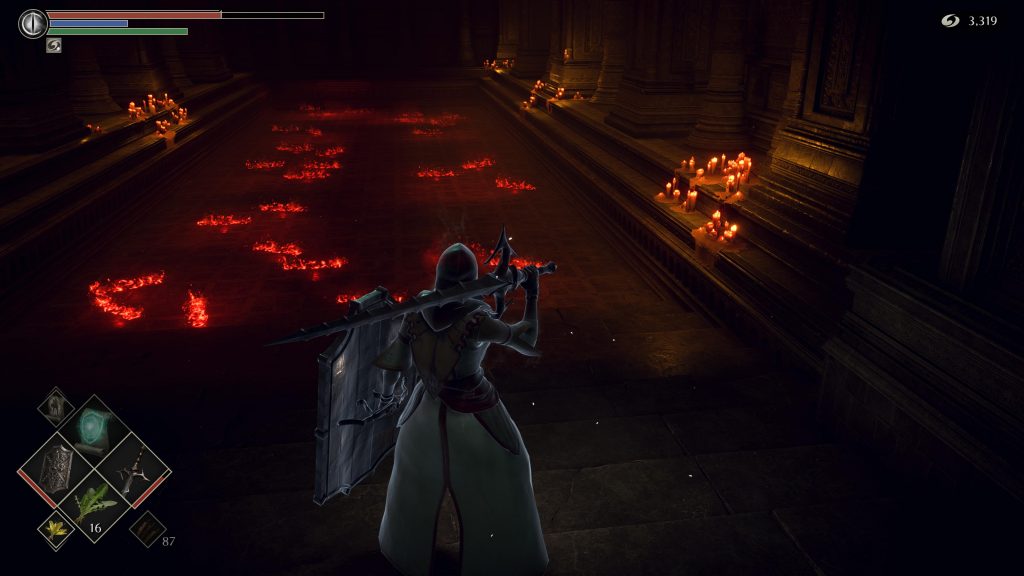Select the dim arrows ammo slot
This screenshot has width=1024, height=576.
146,528
